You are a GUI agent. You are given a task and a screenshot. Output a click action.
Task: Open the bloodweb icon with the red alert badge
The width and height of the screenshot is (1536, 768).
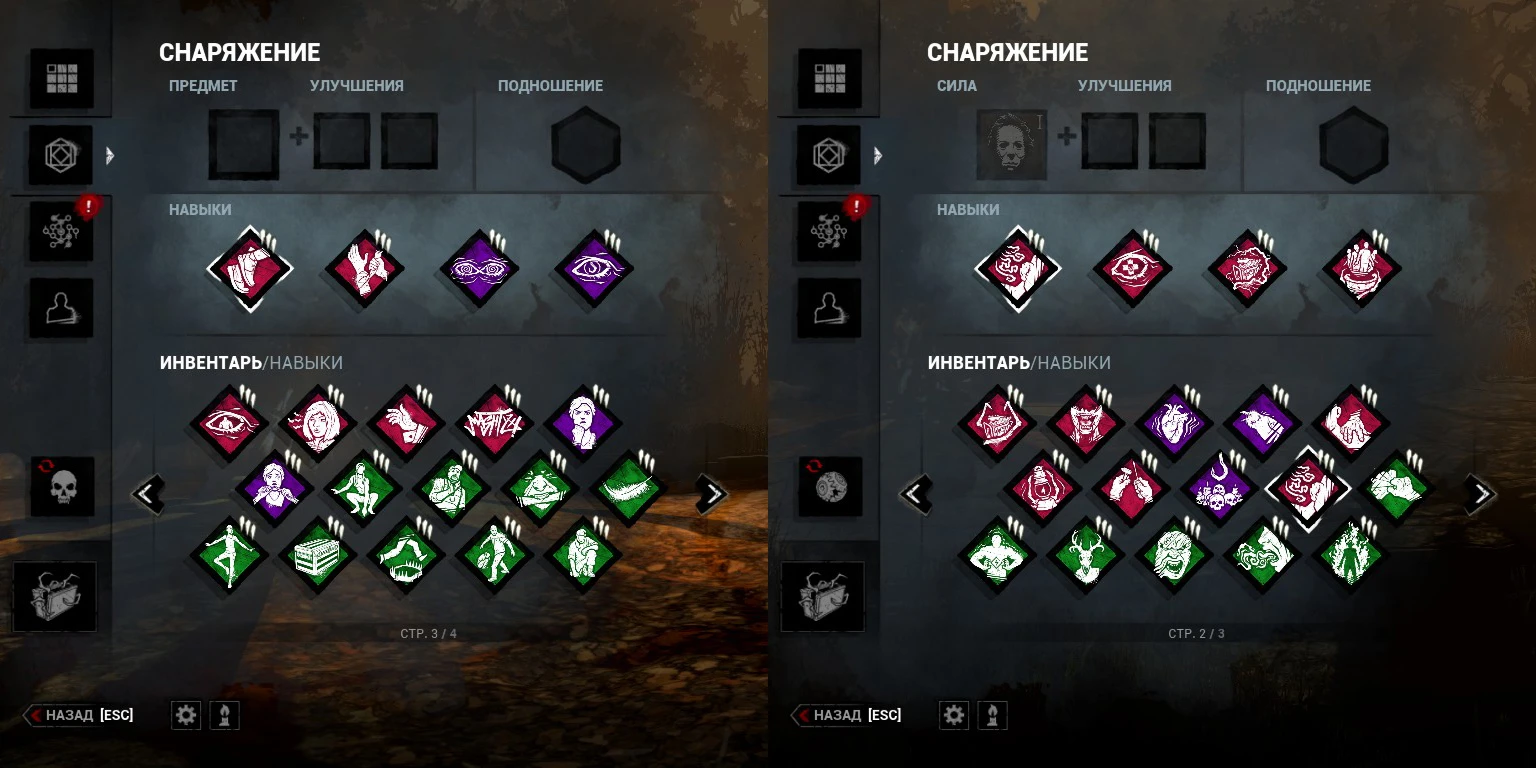[x=62, y=232]
